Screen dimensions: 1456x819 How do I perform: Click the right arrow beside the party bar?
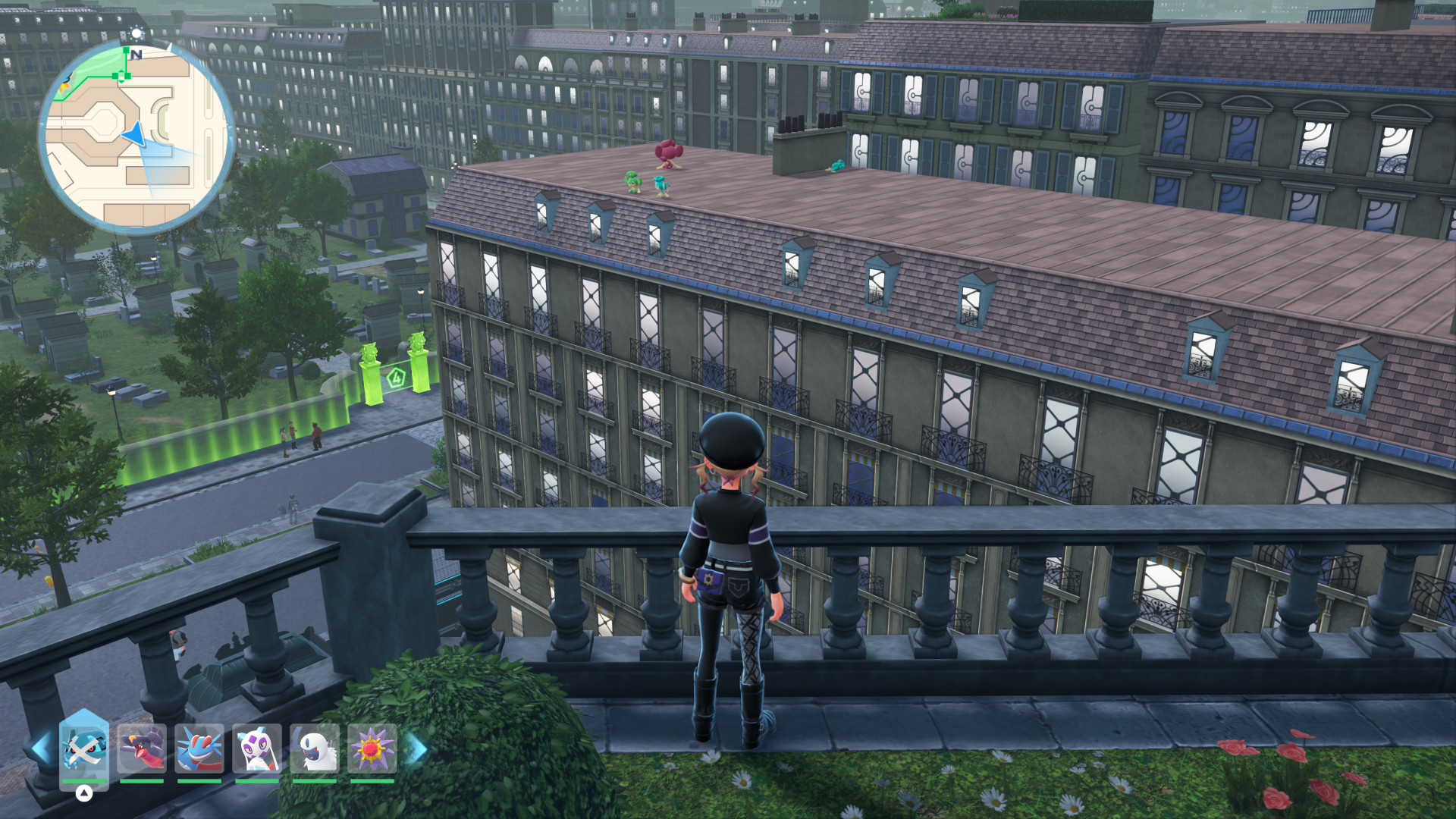click(x=416, y=749)
